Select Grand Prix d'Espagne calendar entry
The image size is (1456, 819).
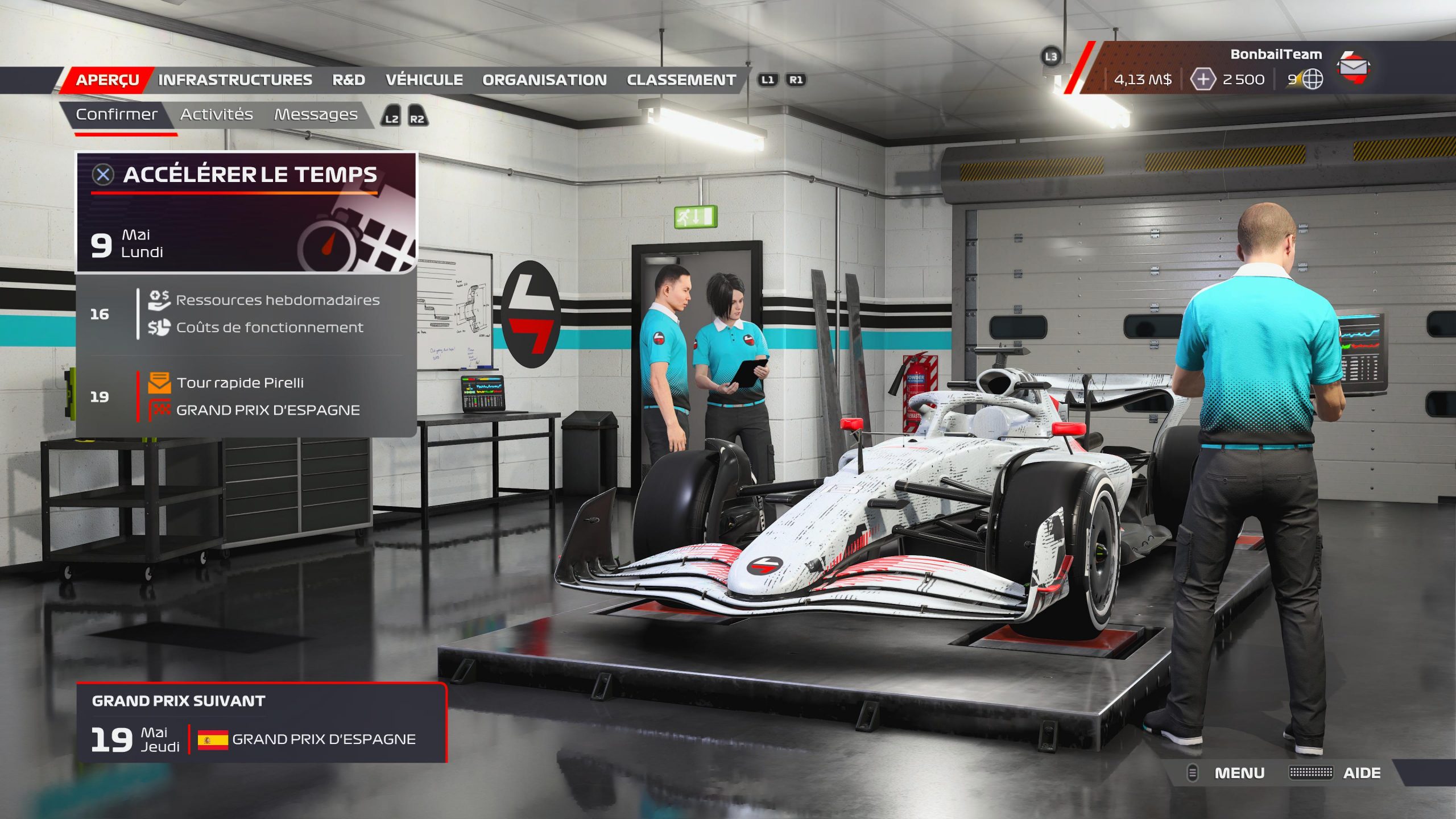point(267,410)
